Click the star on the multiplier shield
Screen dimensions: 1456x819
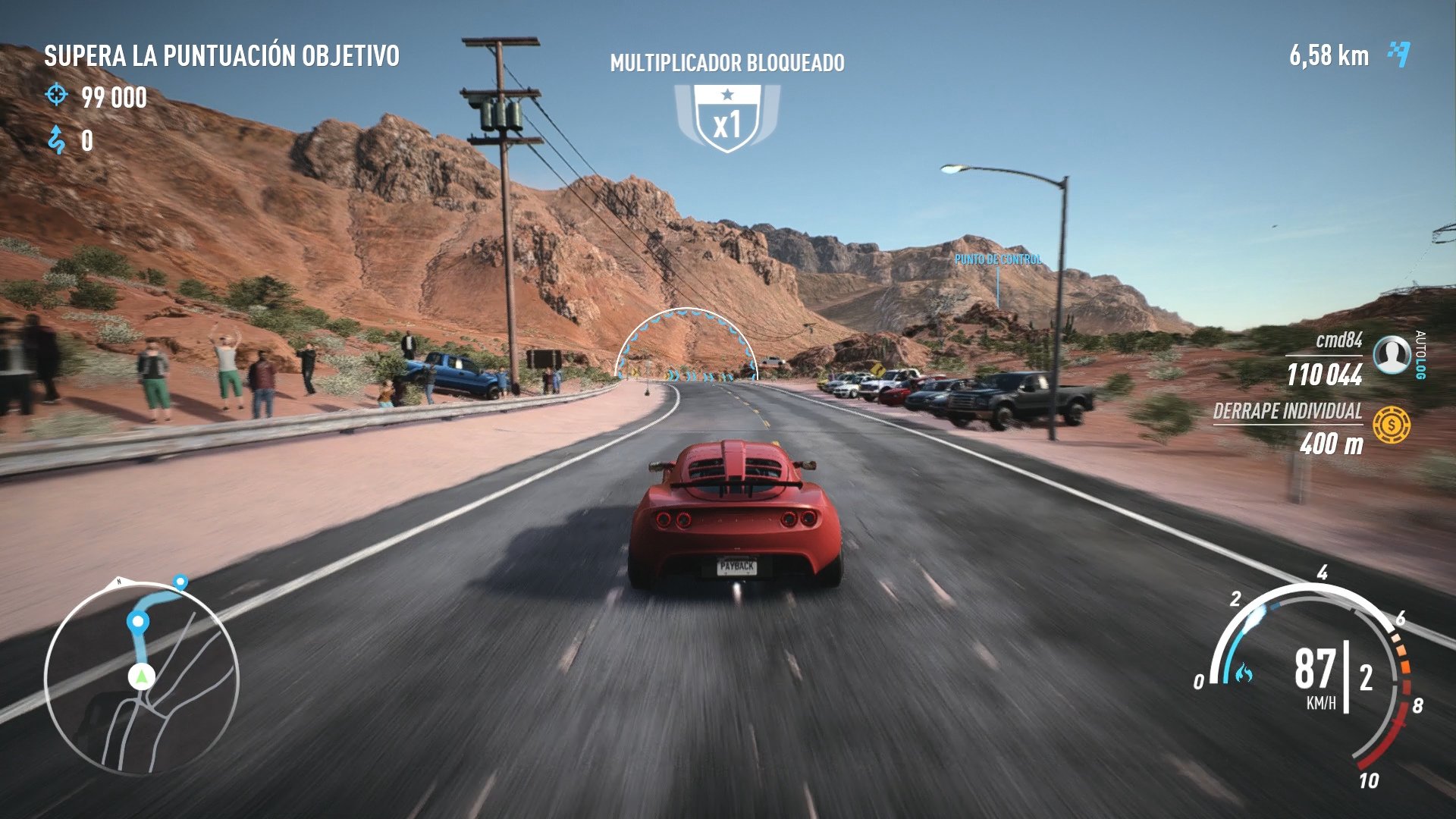pos(727,95)
